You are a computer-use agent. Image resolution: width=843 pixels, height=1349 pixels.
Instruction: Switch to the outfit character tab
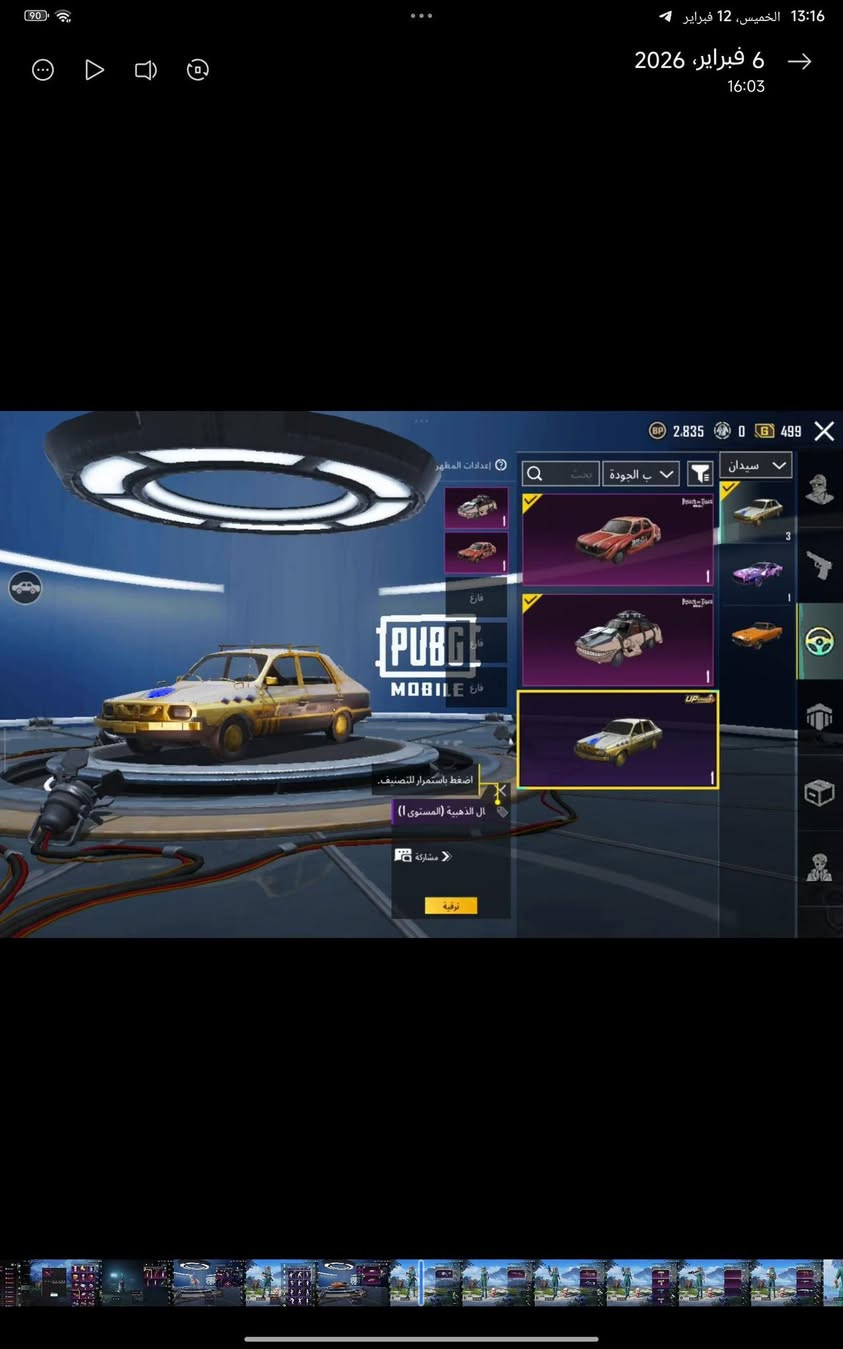click(x=820, y=491)
